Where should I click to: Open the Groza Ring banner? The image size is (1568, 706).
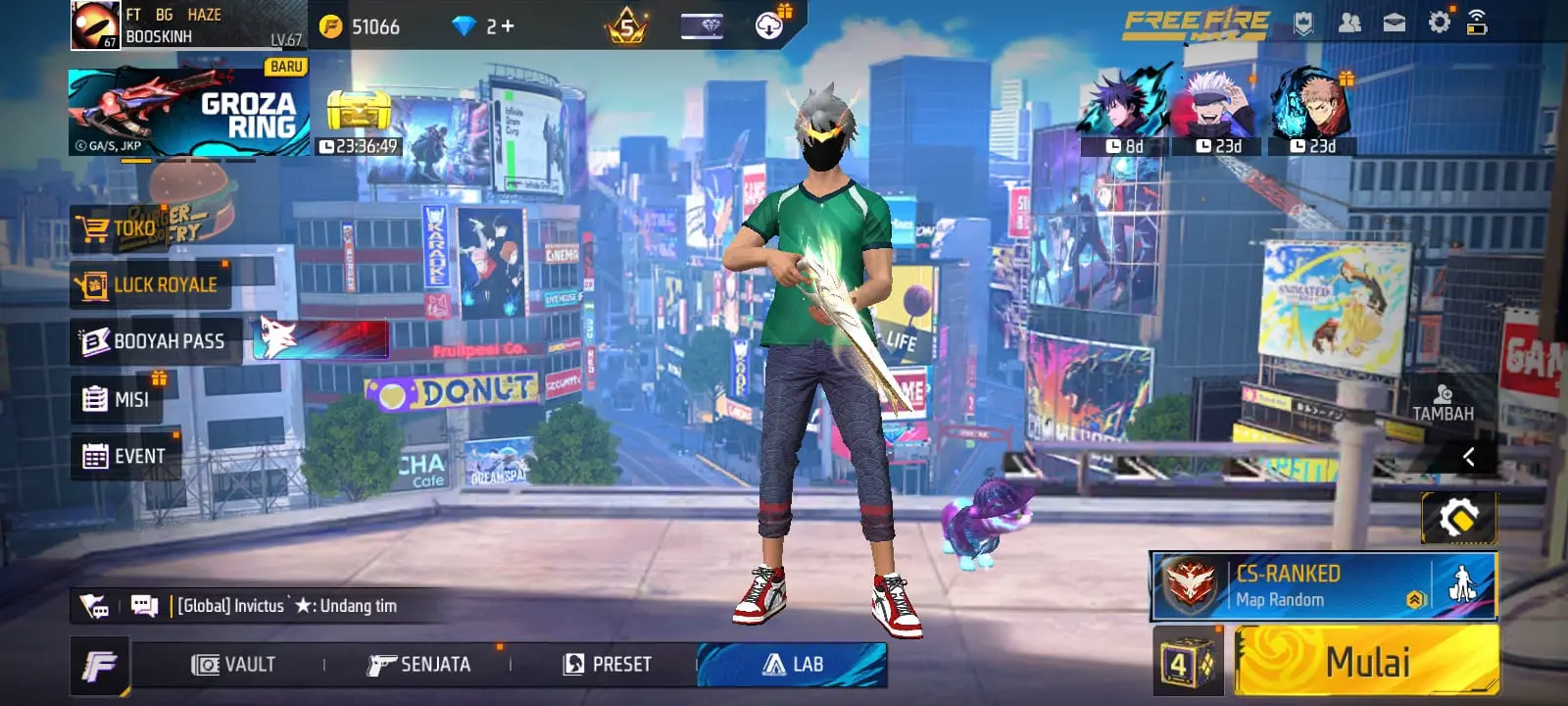[188, 112]
